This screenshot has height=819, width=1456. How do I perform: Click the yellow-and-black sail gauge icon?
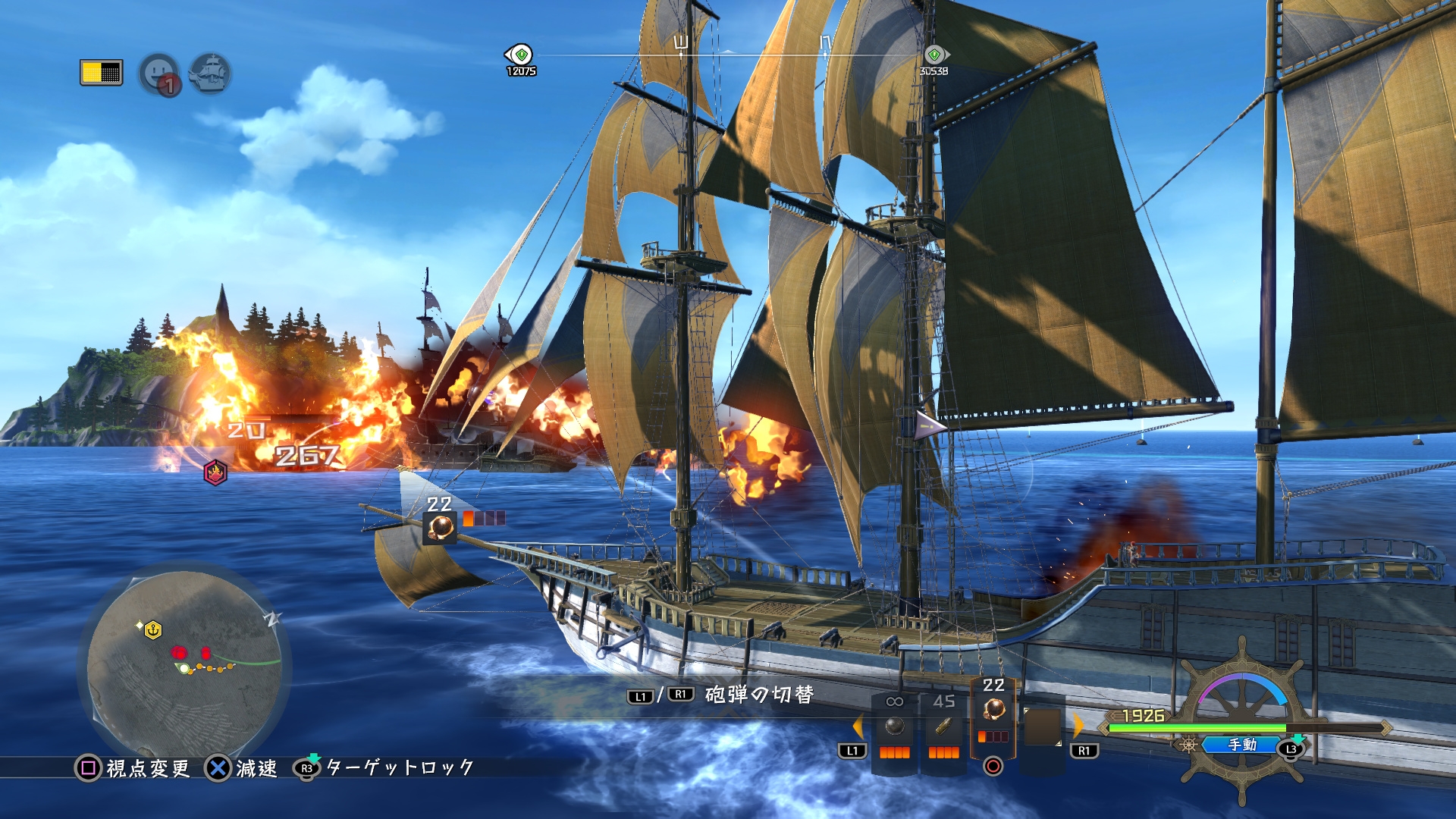click(x=101, y=72)
